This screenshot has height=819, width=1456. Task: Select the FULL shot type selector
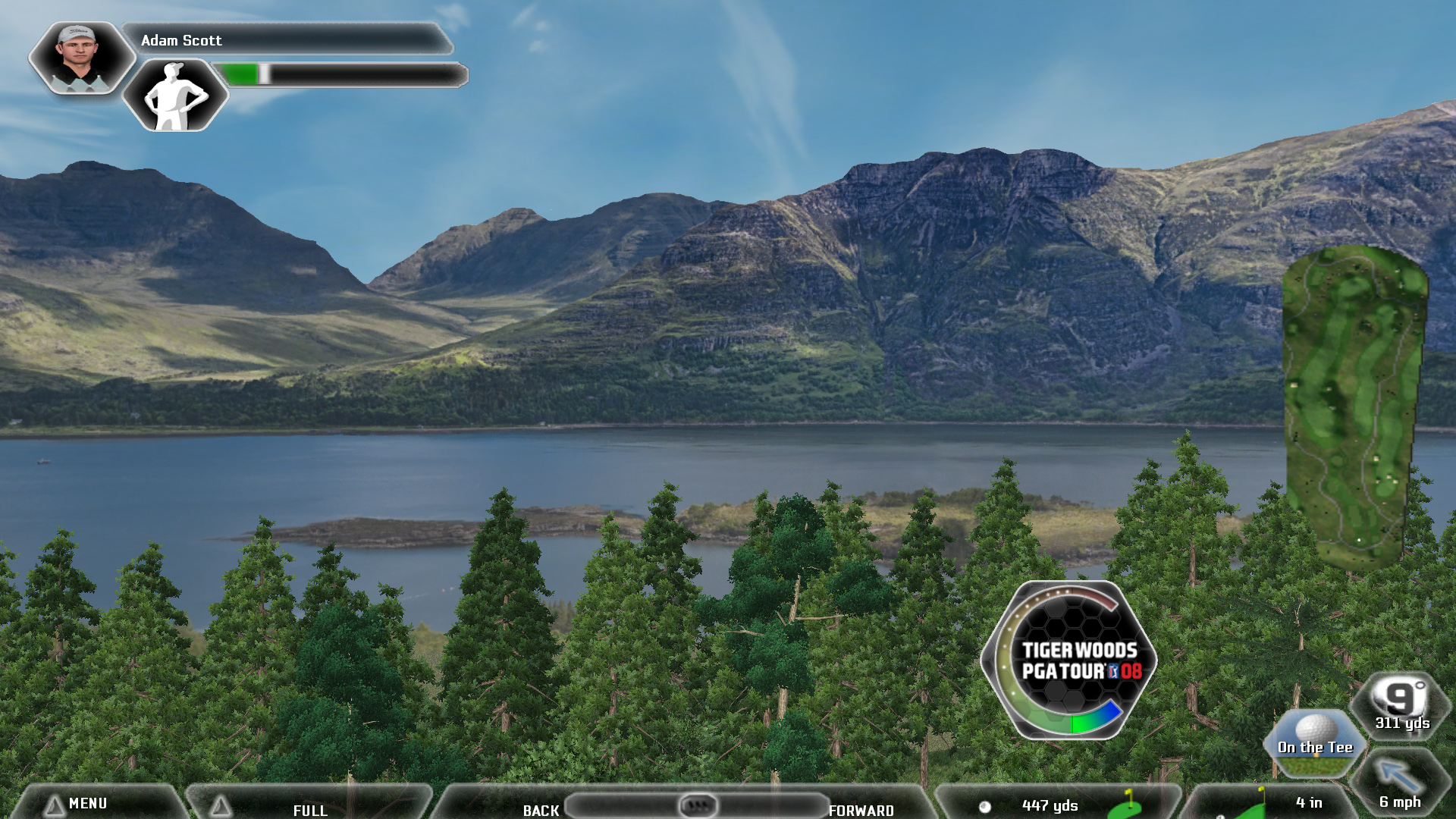pos(310,809)
